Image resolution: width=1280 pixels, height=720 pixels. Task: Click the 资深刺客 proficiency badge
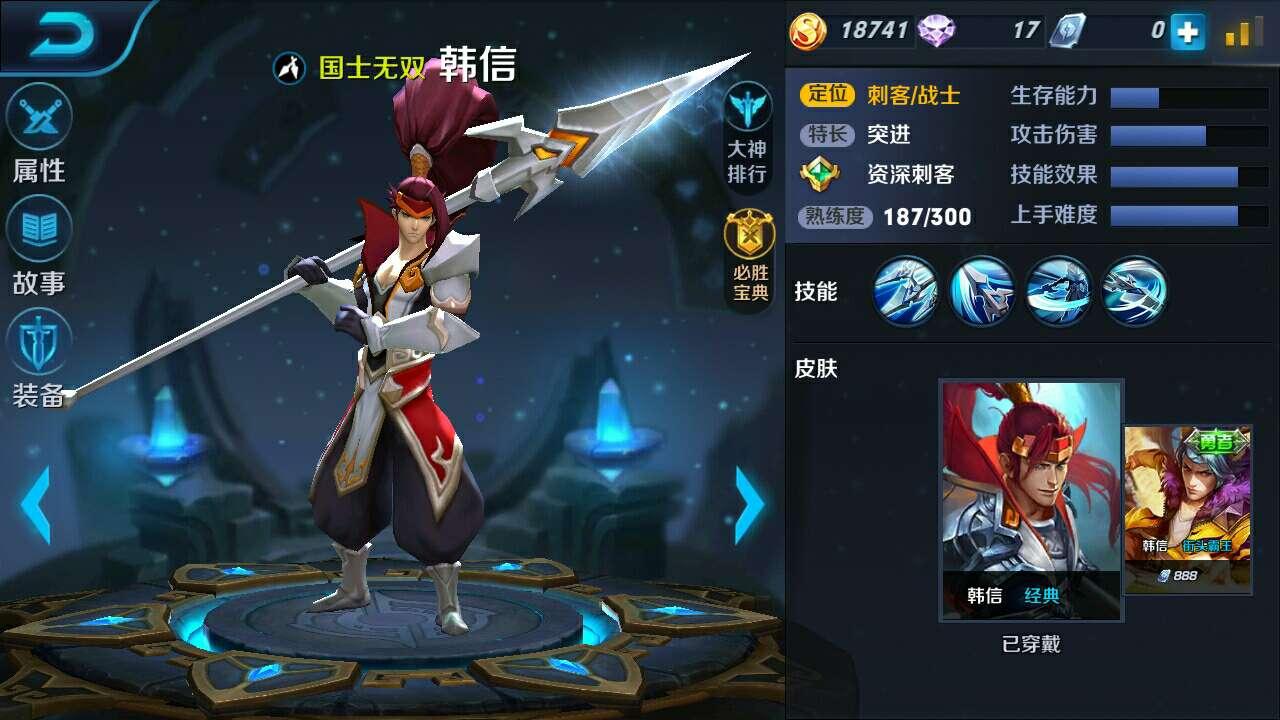point(820,174)
